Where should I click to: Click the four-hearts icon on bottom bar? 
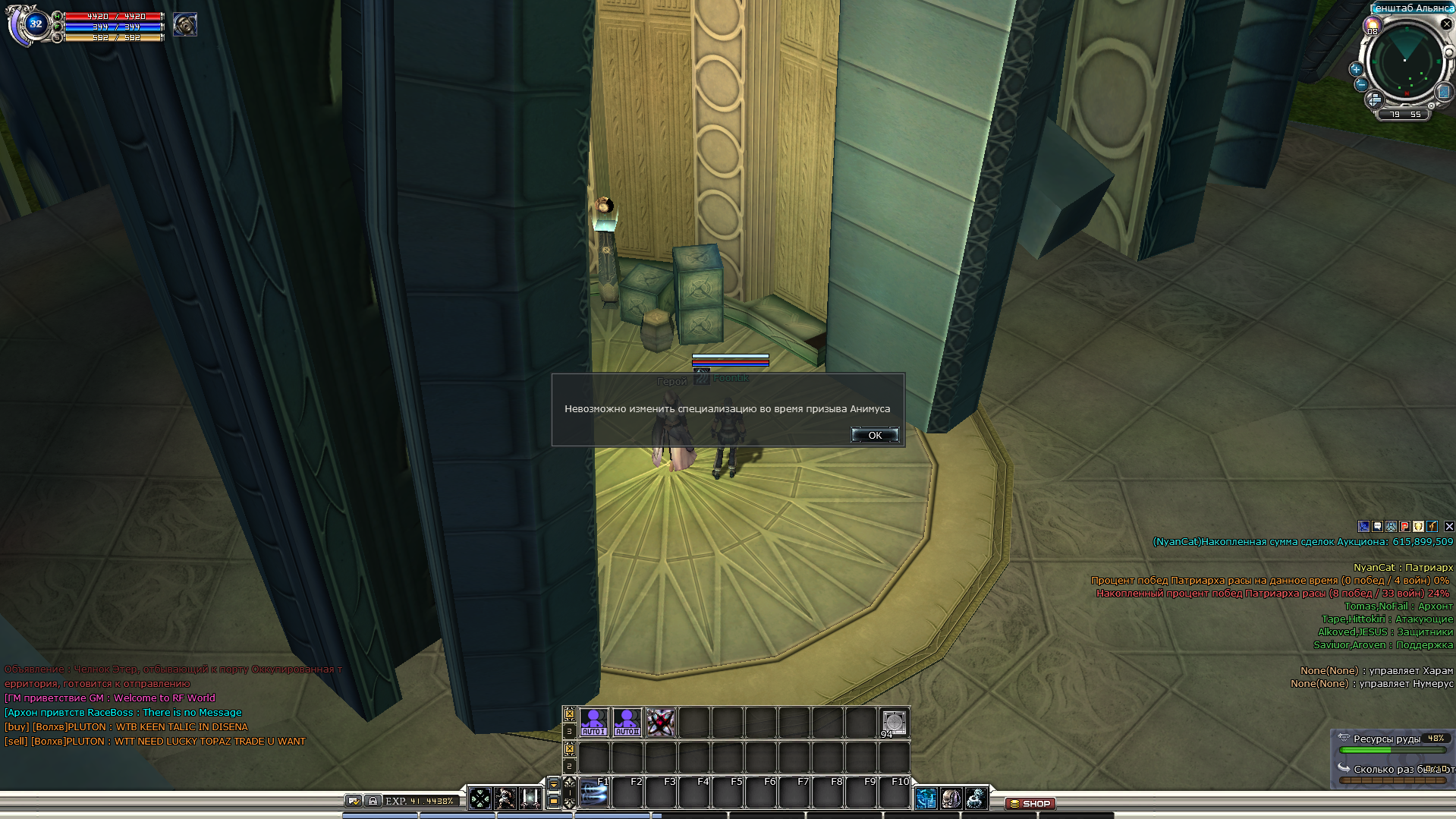tap(480, 798)
